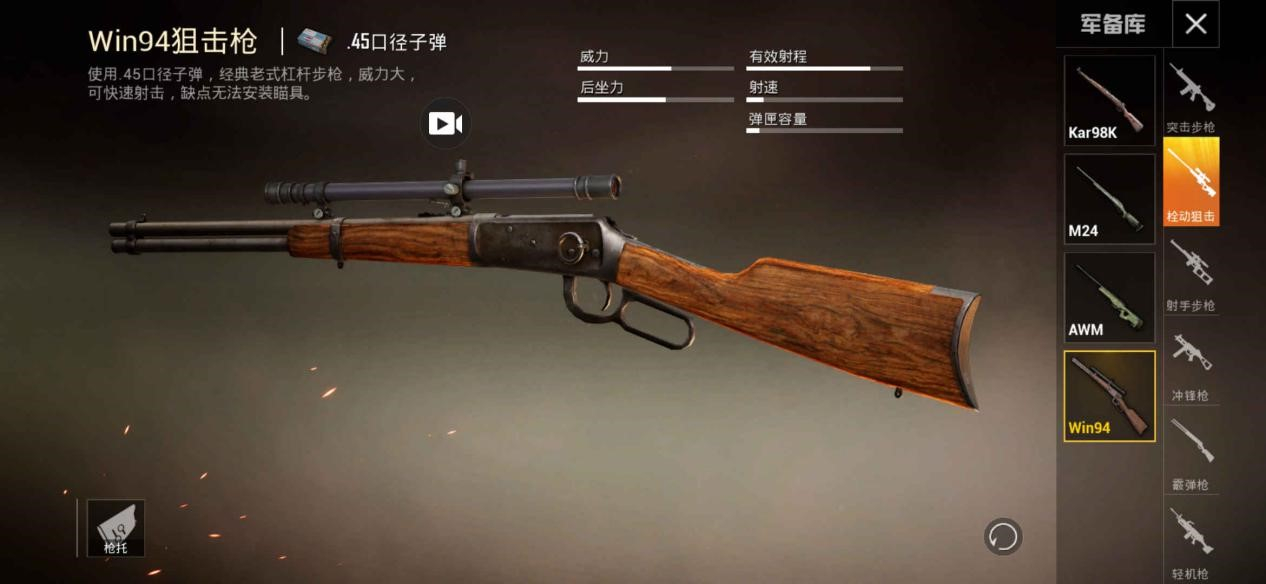Switch to the 突击步枪 assault rifle category

click(x=1191, y=97)
